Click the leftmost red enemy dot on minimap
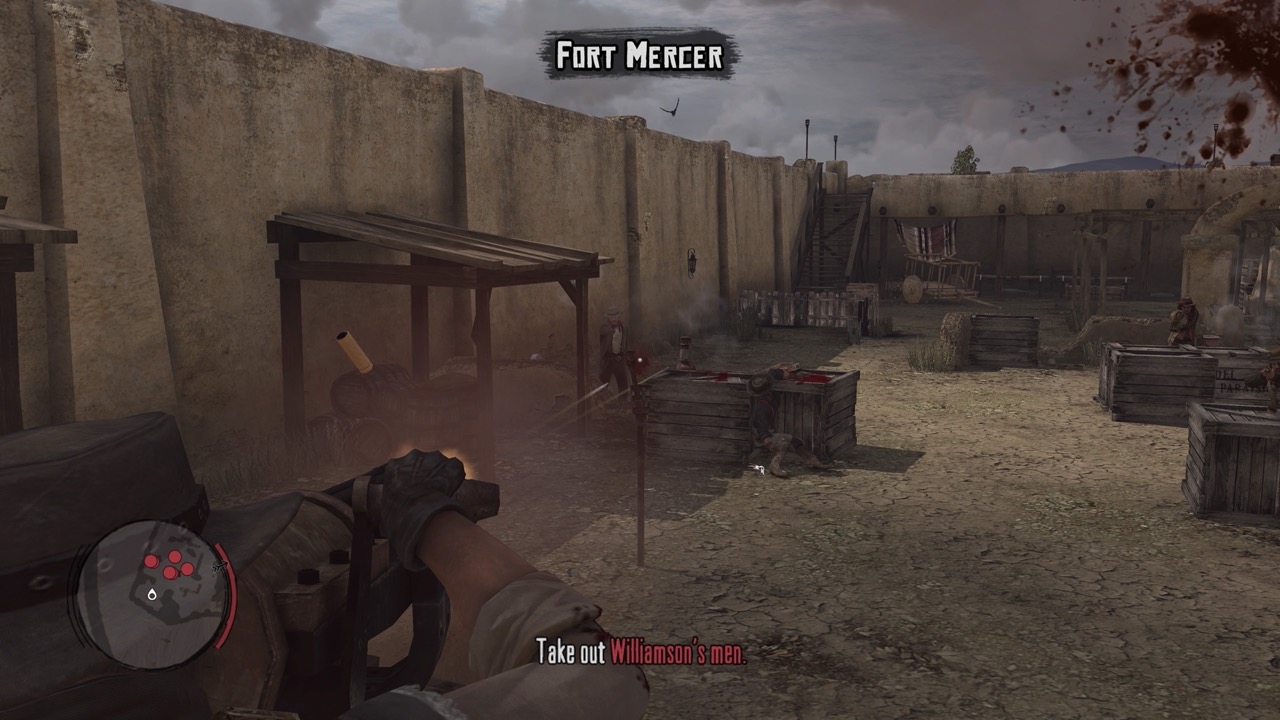This screenshot has height=720, width=1280. [152, 560]
